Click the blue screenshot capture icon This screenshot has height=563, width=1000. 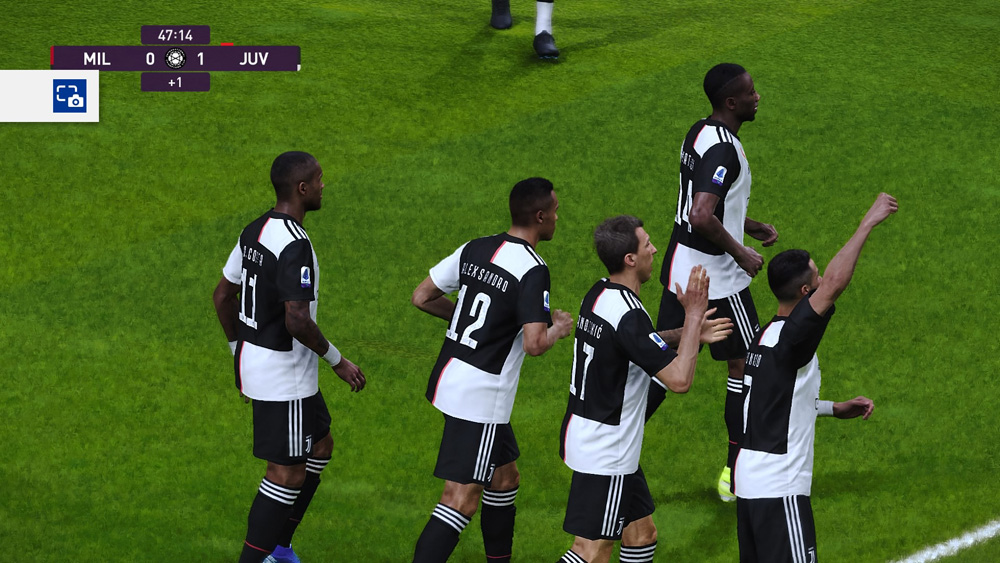click(x=70, y=96)
